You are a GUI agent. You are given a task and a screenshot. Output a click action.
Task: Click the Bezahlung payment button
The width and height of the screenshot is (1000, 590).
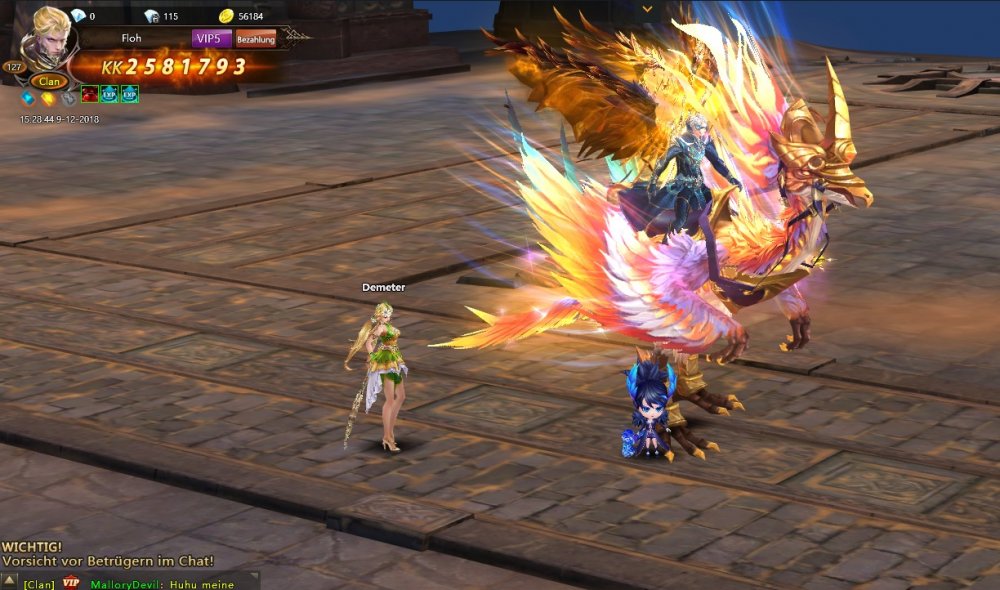point(256,40)
